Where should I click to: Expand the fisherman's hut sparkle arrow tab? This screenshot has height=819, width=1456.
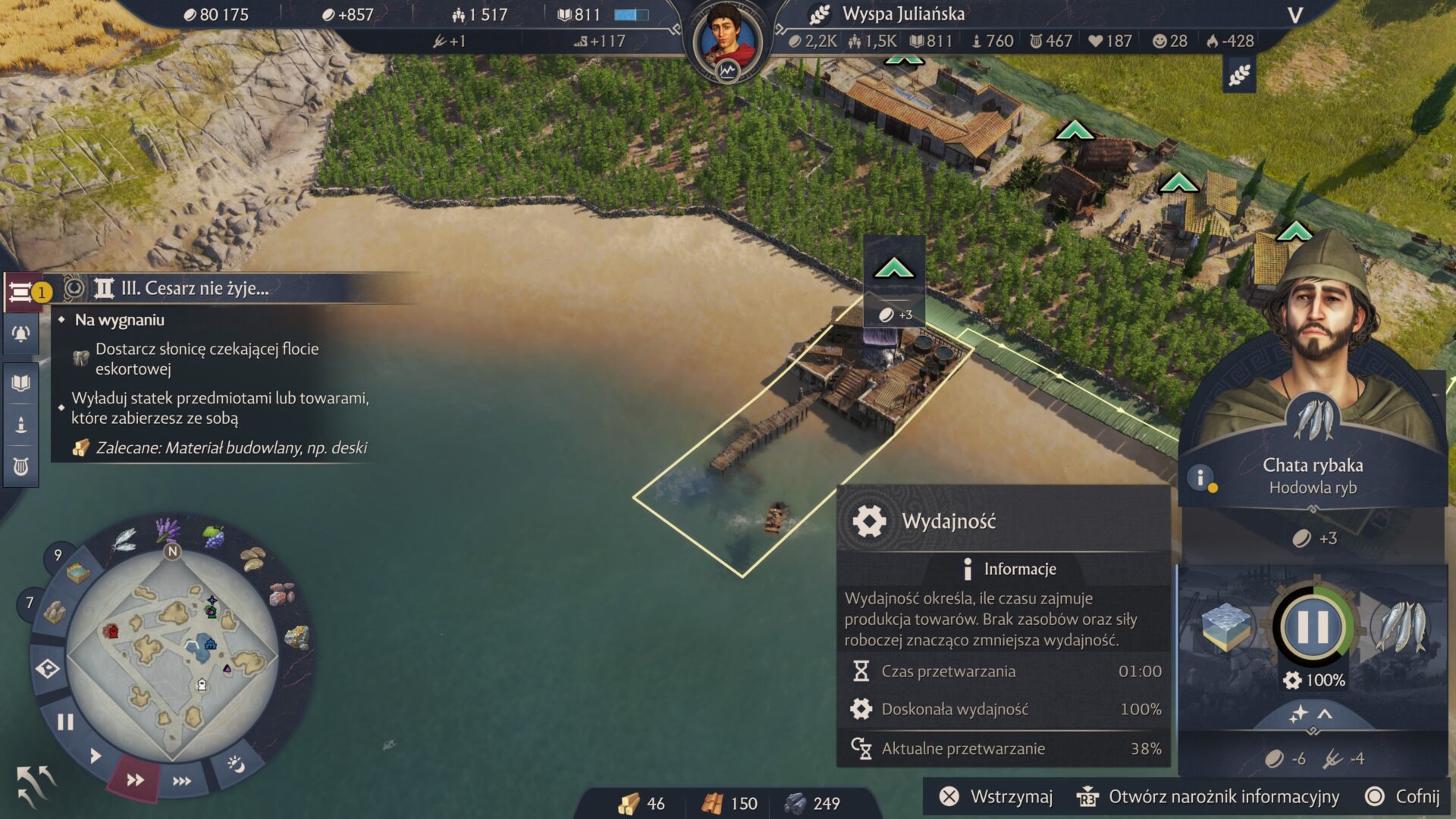pyautogui.click(x=1311, y=714)
